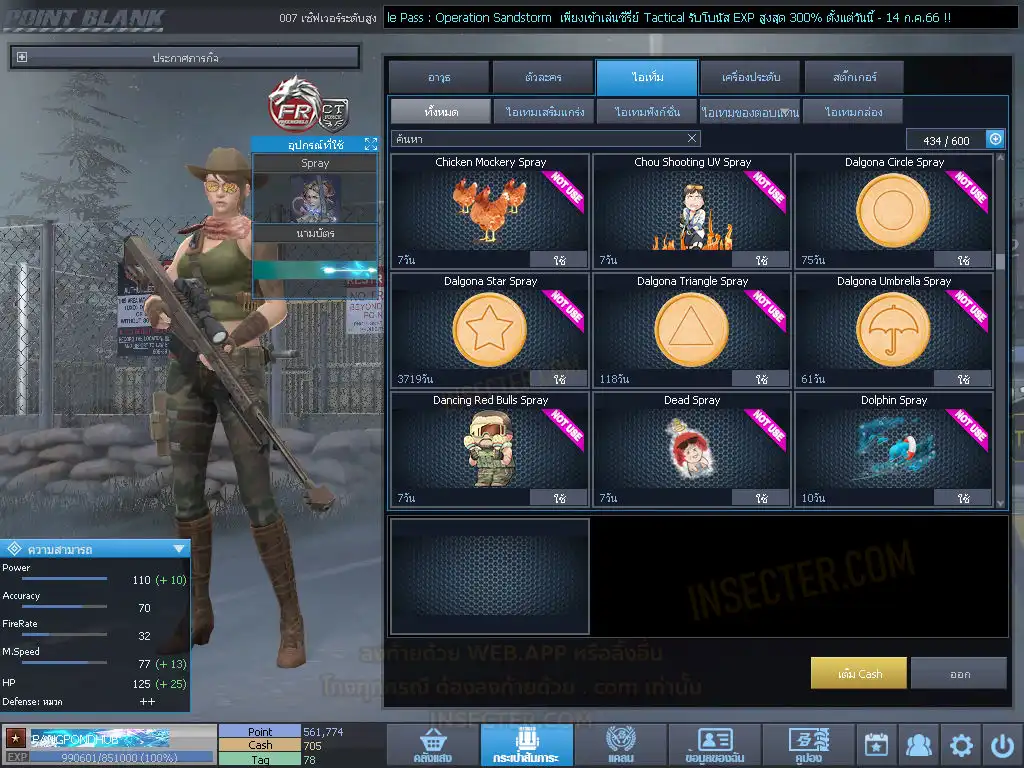Expand inventory capacity with the plus button

click(x=995, y=140)
